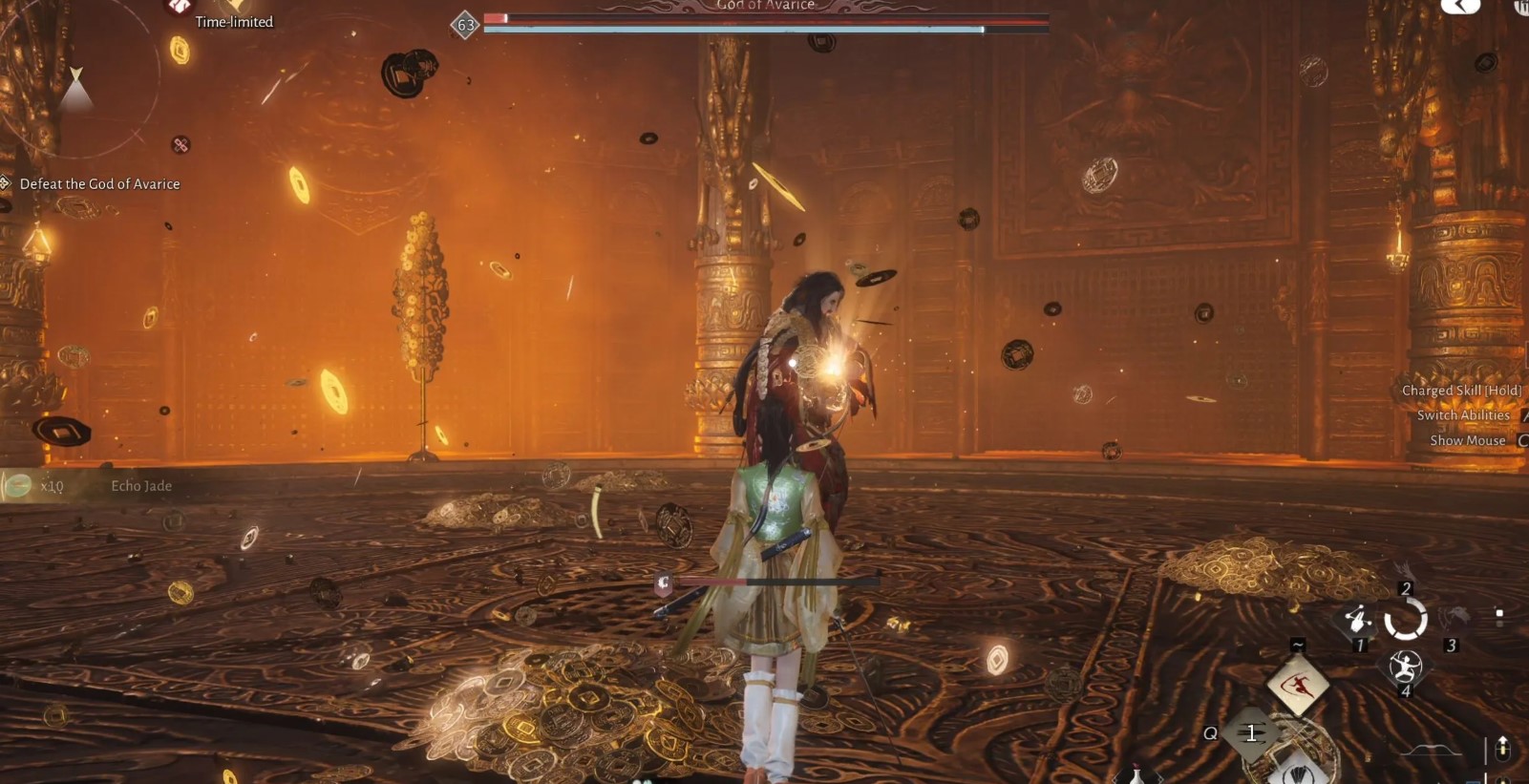Trigger the segmented ring ability in slot 2
1529x784 pixels.
tap(1405, 620)
